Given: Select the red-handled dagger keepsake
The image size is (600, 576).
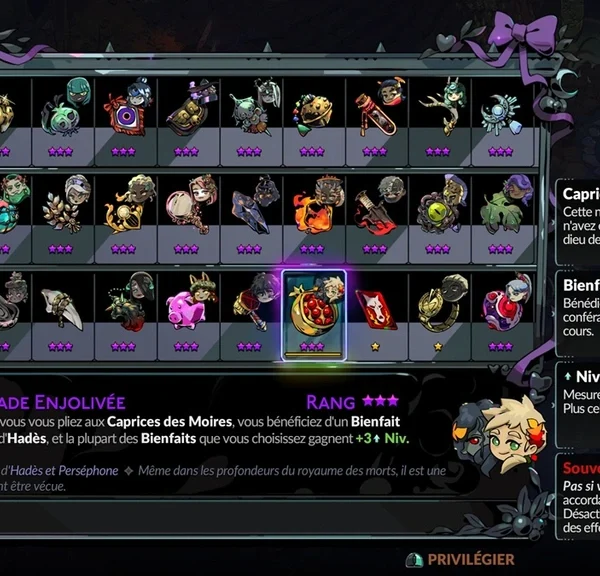Looking at the screenshot, I should (x=375, y=208).
